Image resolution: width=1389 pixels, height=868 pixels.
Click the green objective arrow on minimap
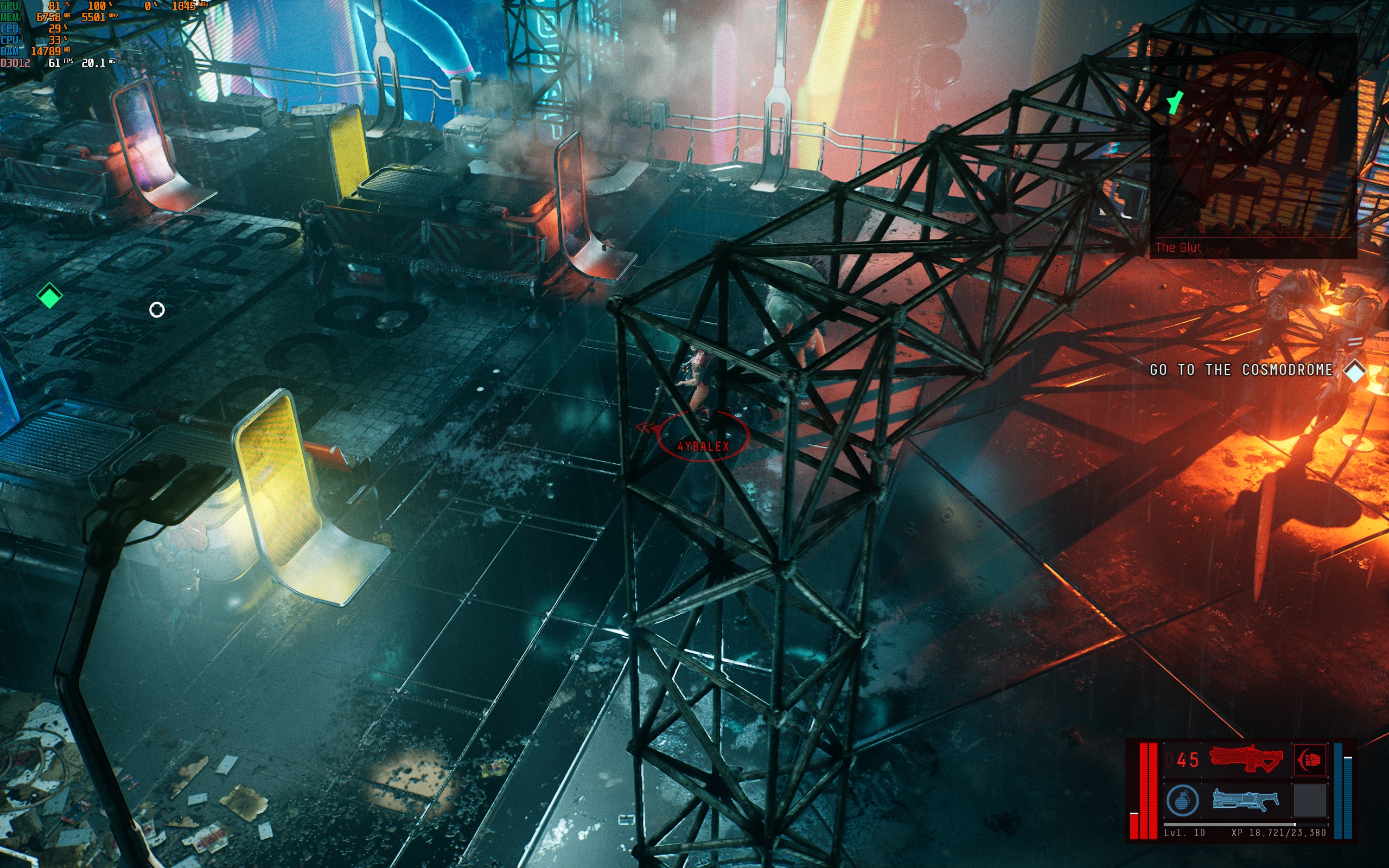click(x=1175, y=103)
